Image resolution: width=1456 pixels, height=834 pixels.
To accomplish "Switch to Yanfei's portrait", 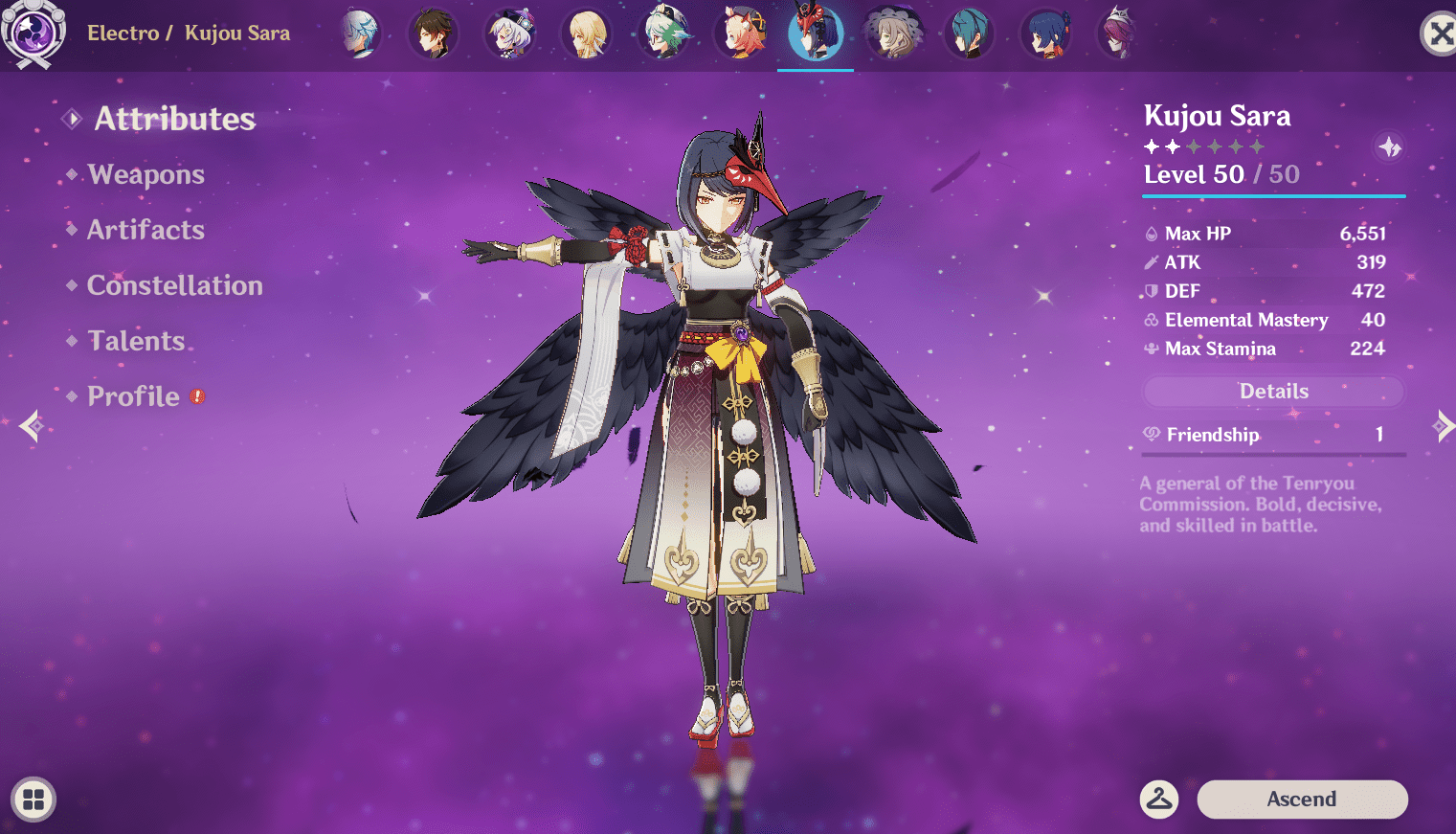I will [x=740, y=34].
